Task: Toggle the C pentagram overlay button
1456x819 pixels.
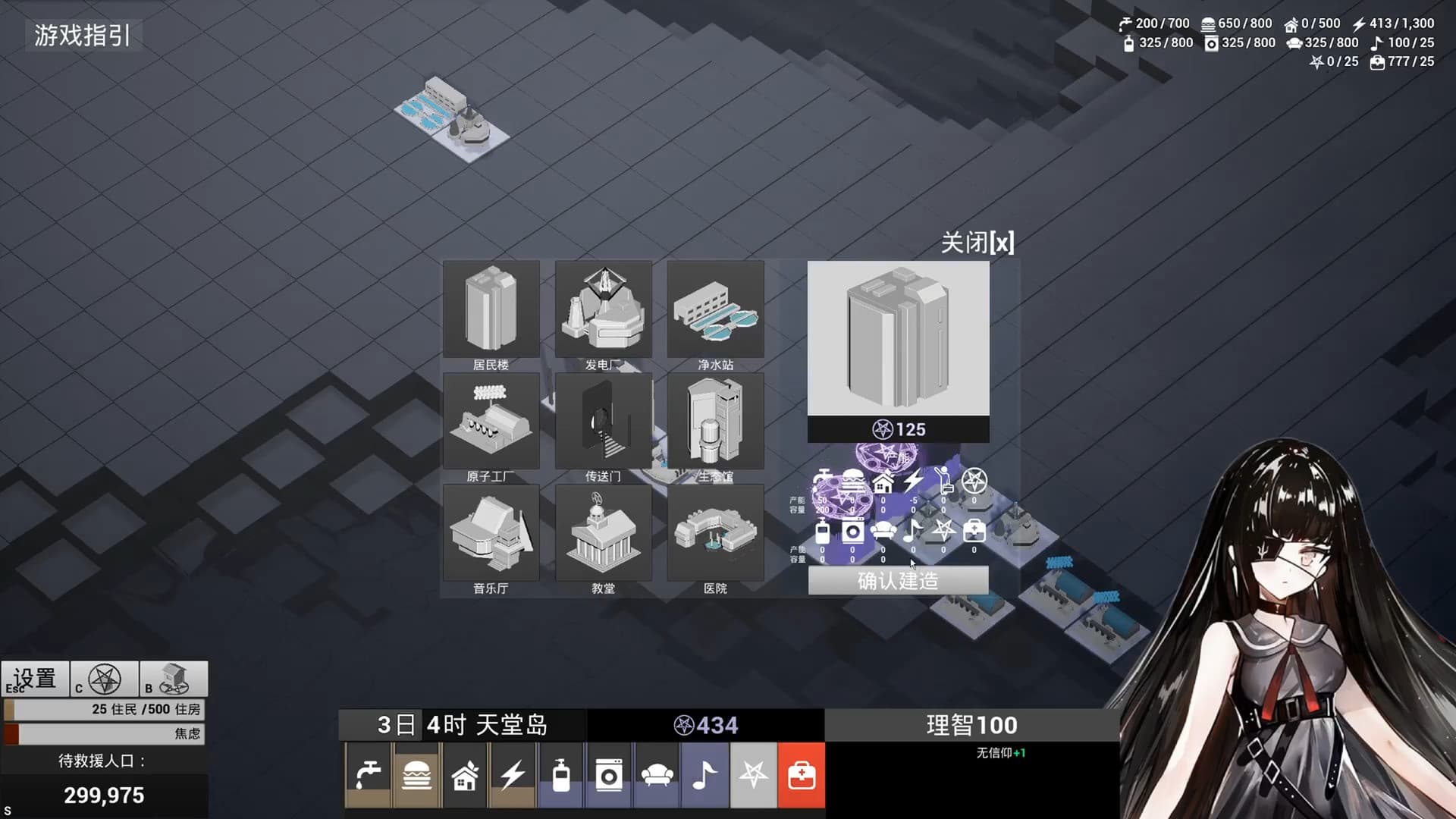Action: (104, 679)
